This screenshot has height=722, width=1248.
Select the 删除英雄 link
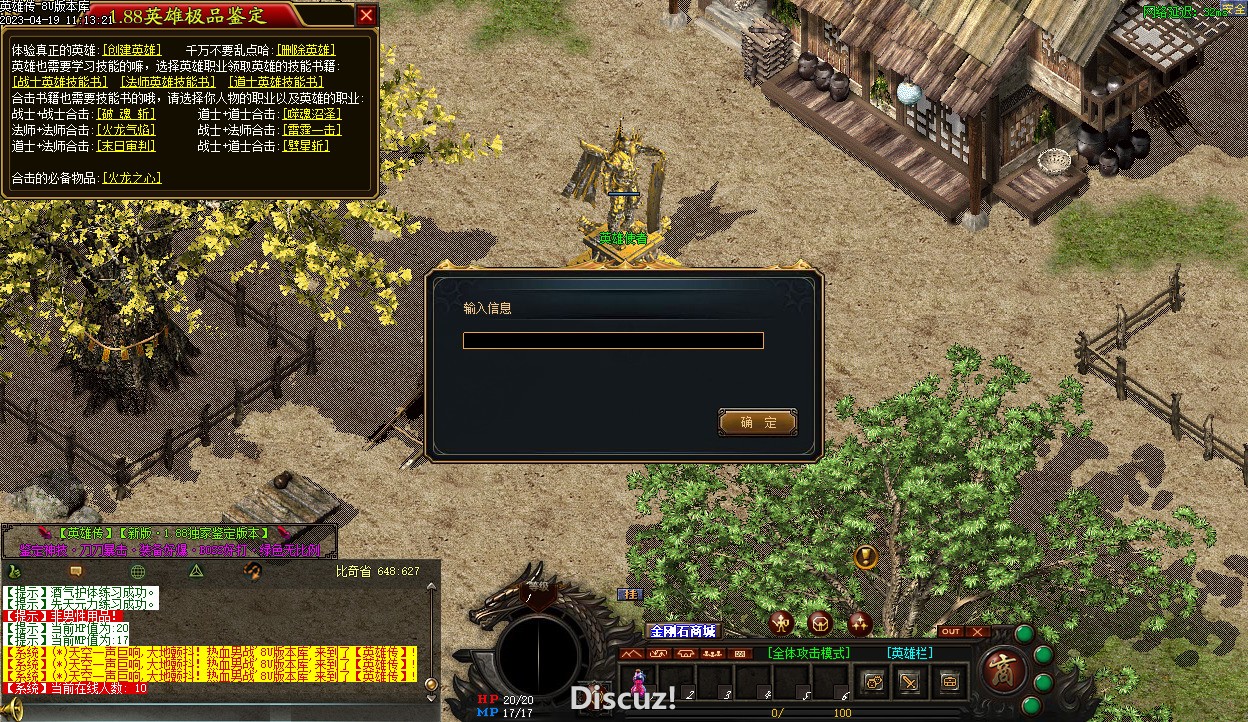[307, 50]
